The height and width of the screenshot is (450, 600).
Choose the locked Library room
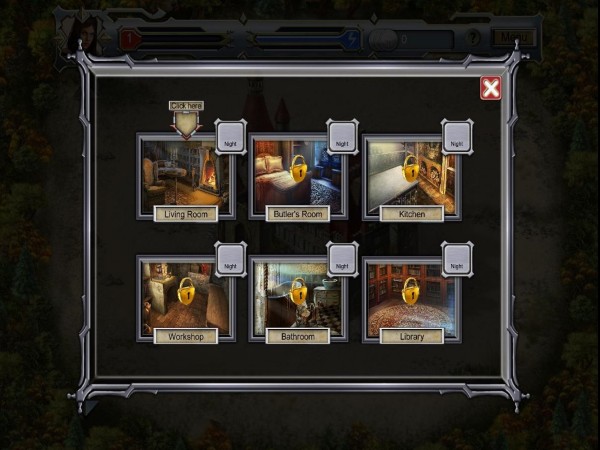pos(411,295)
